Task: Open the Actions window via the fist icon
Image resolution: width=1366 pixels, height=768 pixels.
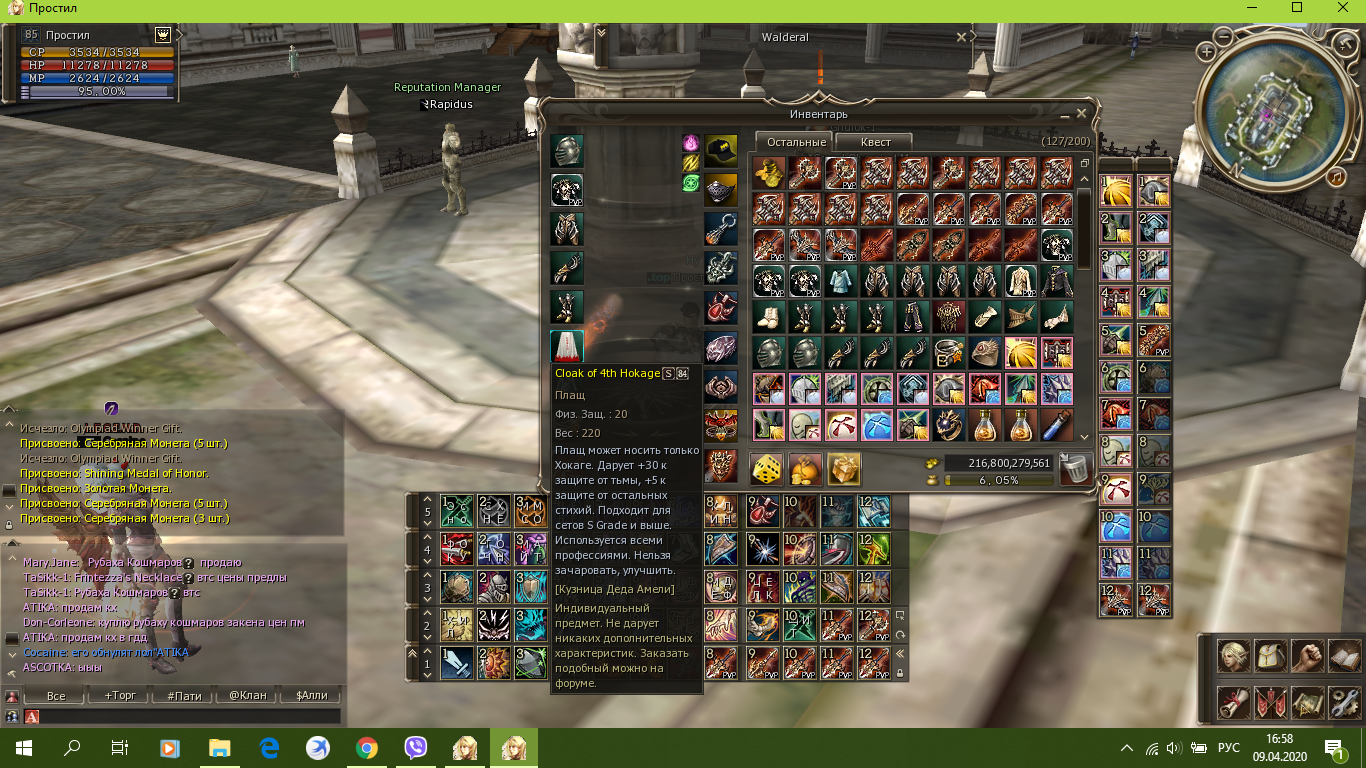Action: [x=1308, y=656]
